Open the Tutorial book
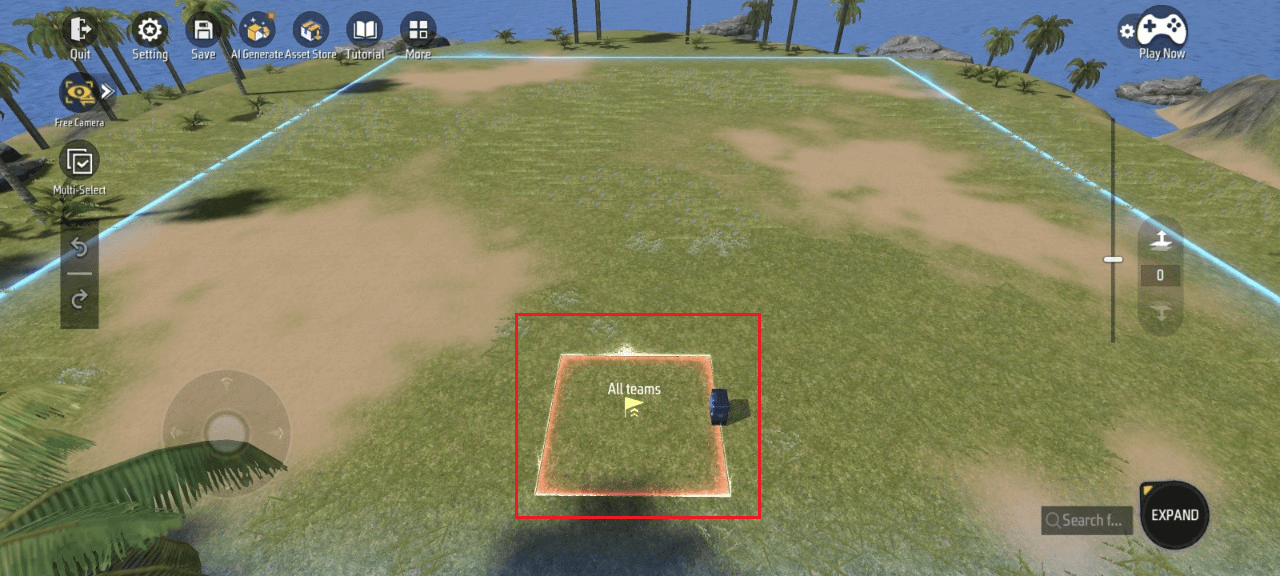Image resolution: width=1280 pixels, height=576 pixels. [x=364, y=31]
